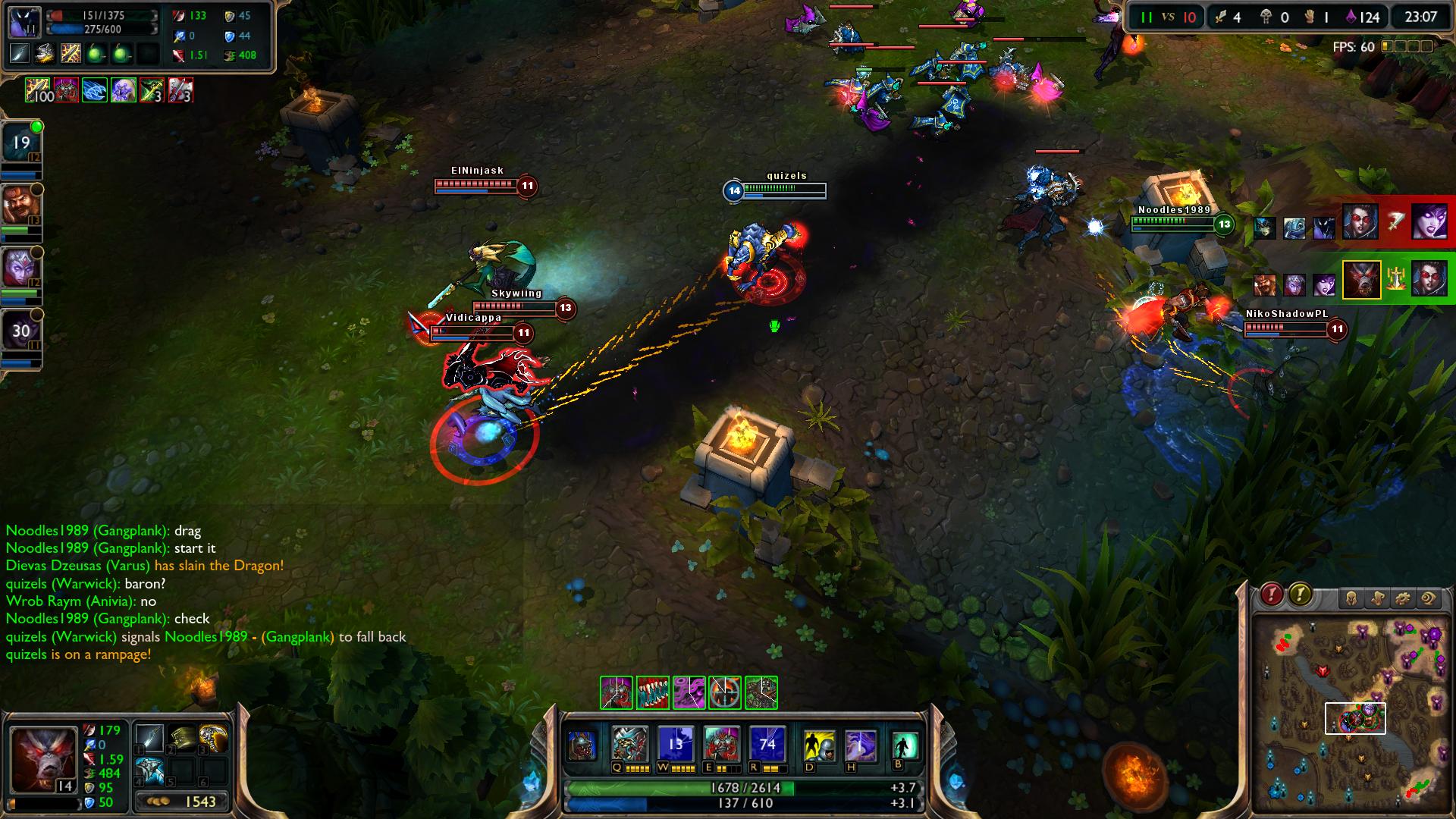This screenshot has height=819, width=1456.
Task: Start the Recall on the B slot
Action: (x=904, y=746)
